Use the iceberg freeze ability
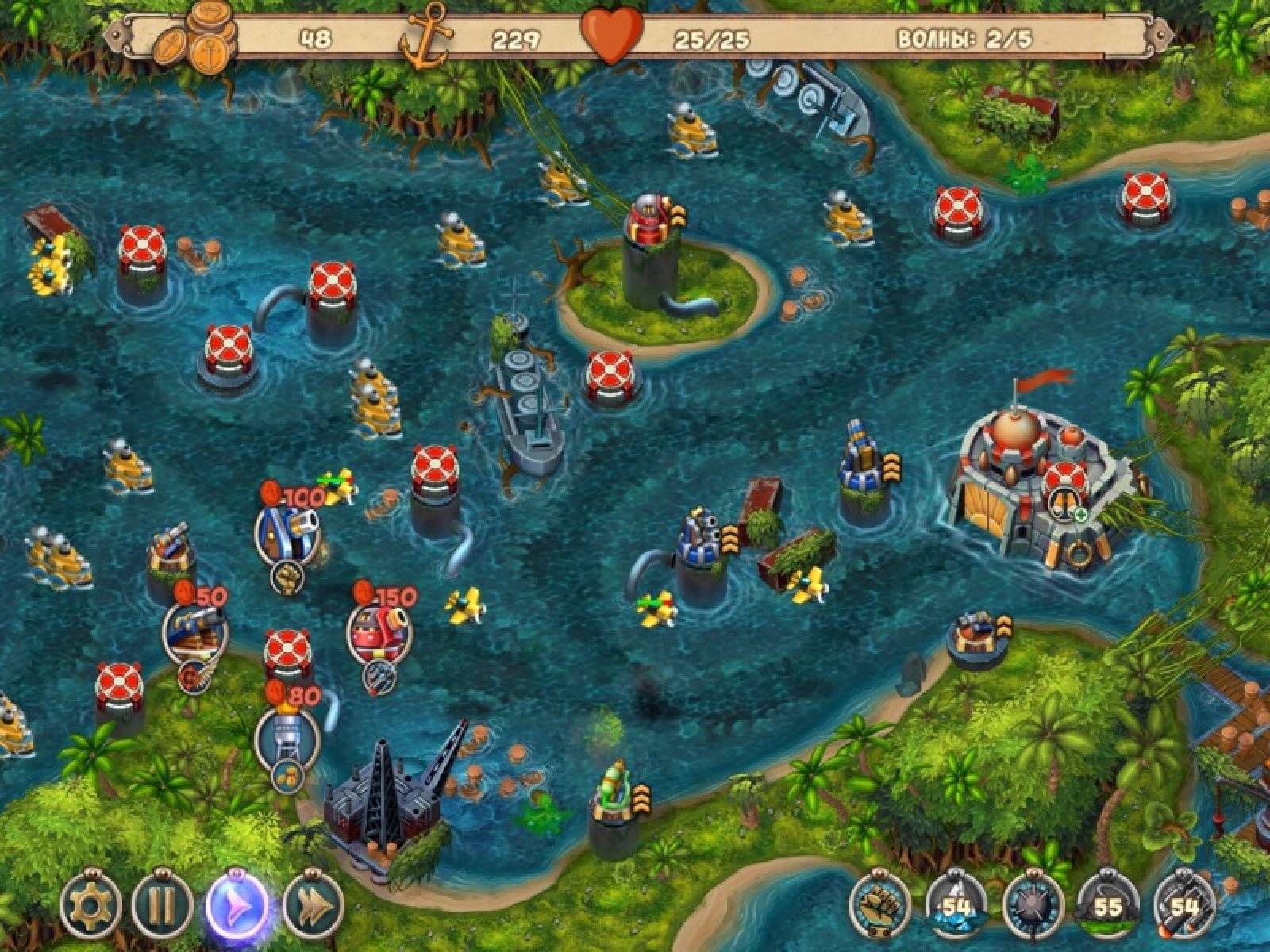Screen dimensions: 1270x952 coord(956,904)
